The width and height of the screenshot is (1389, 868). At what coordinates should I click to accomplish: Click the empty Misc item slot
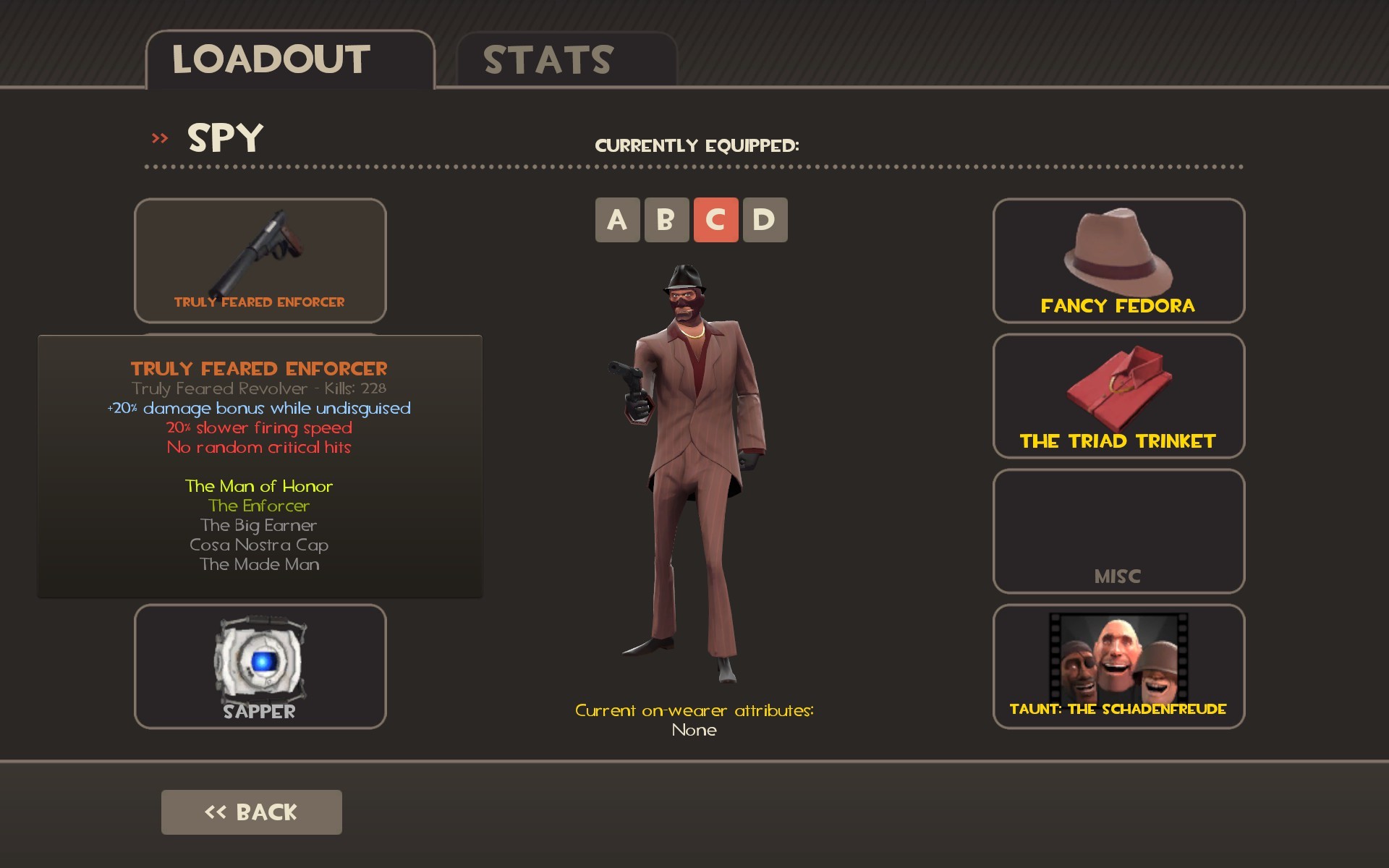1118,530
